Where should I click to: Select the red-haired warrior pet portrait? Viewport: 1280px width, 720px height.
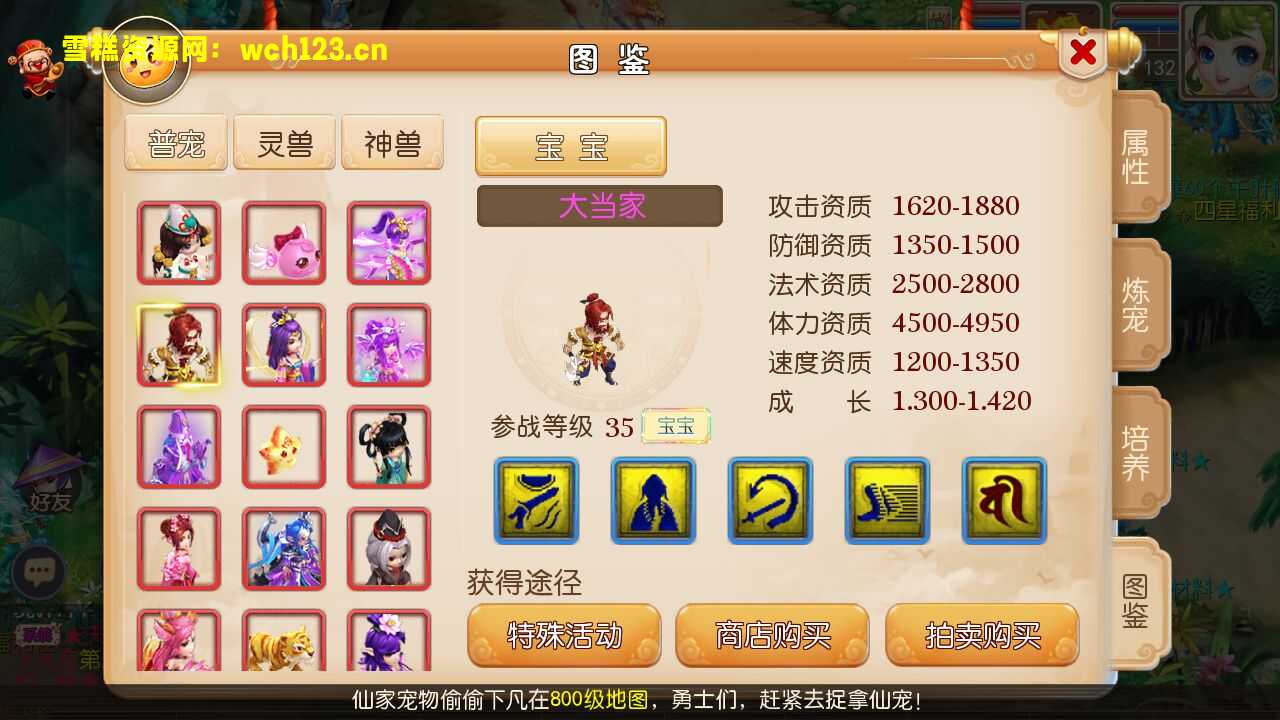(x=178, y=344)
